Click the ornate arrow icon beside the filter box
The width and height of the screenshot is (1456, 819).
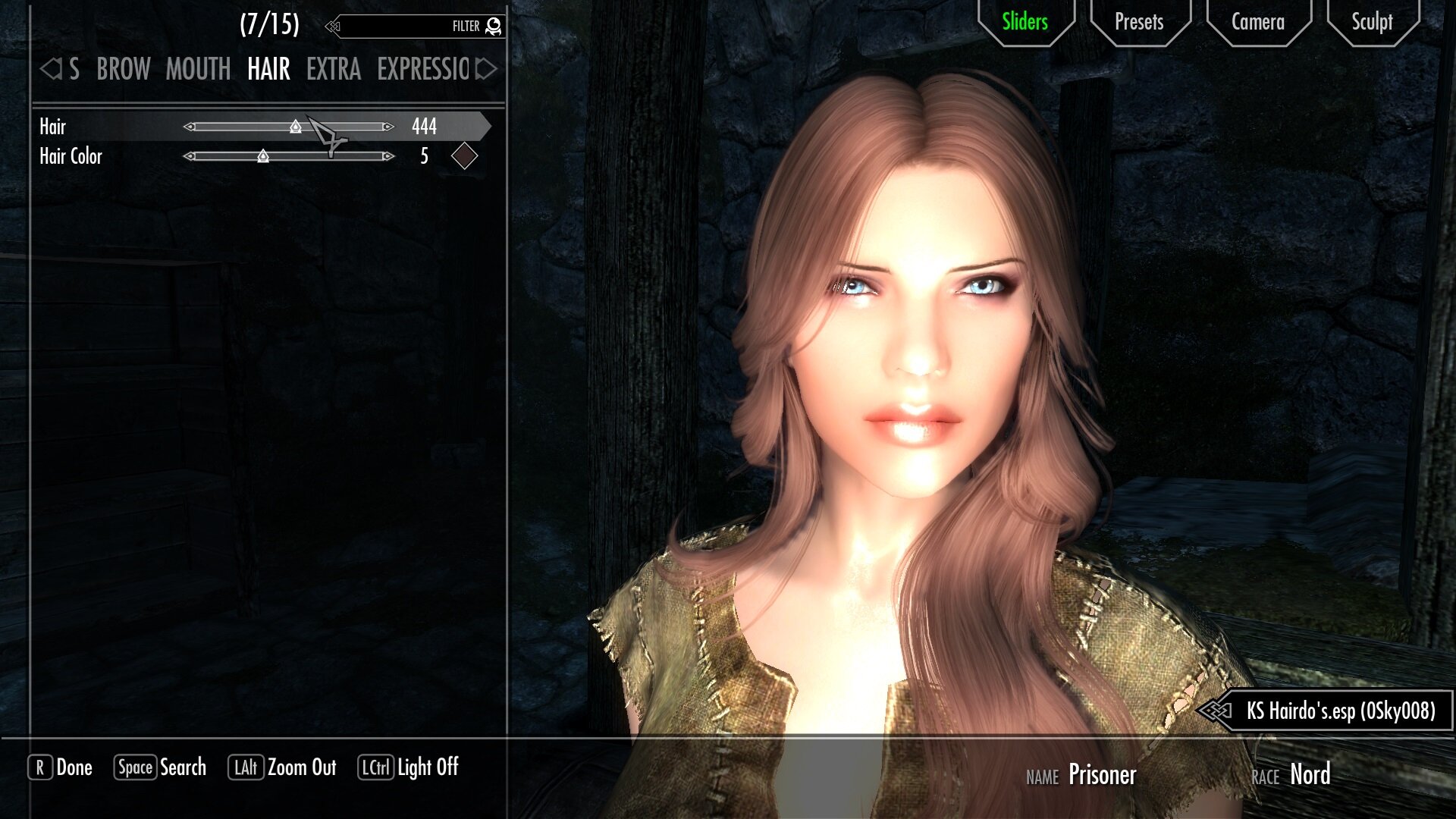point(331,27)
